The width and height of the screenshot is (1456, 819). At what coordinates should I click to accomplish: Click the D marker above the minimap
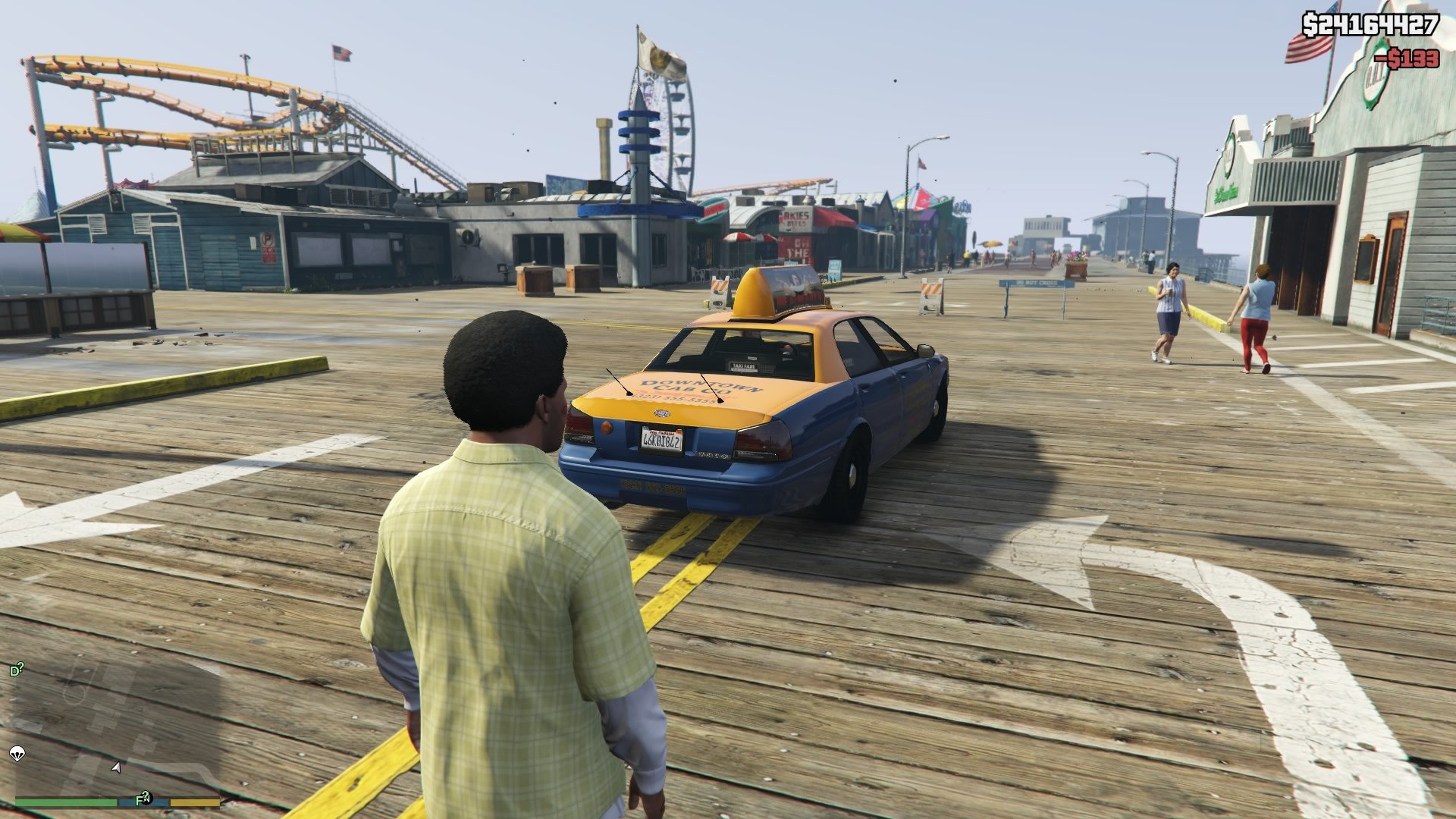[x=15, y=669]
